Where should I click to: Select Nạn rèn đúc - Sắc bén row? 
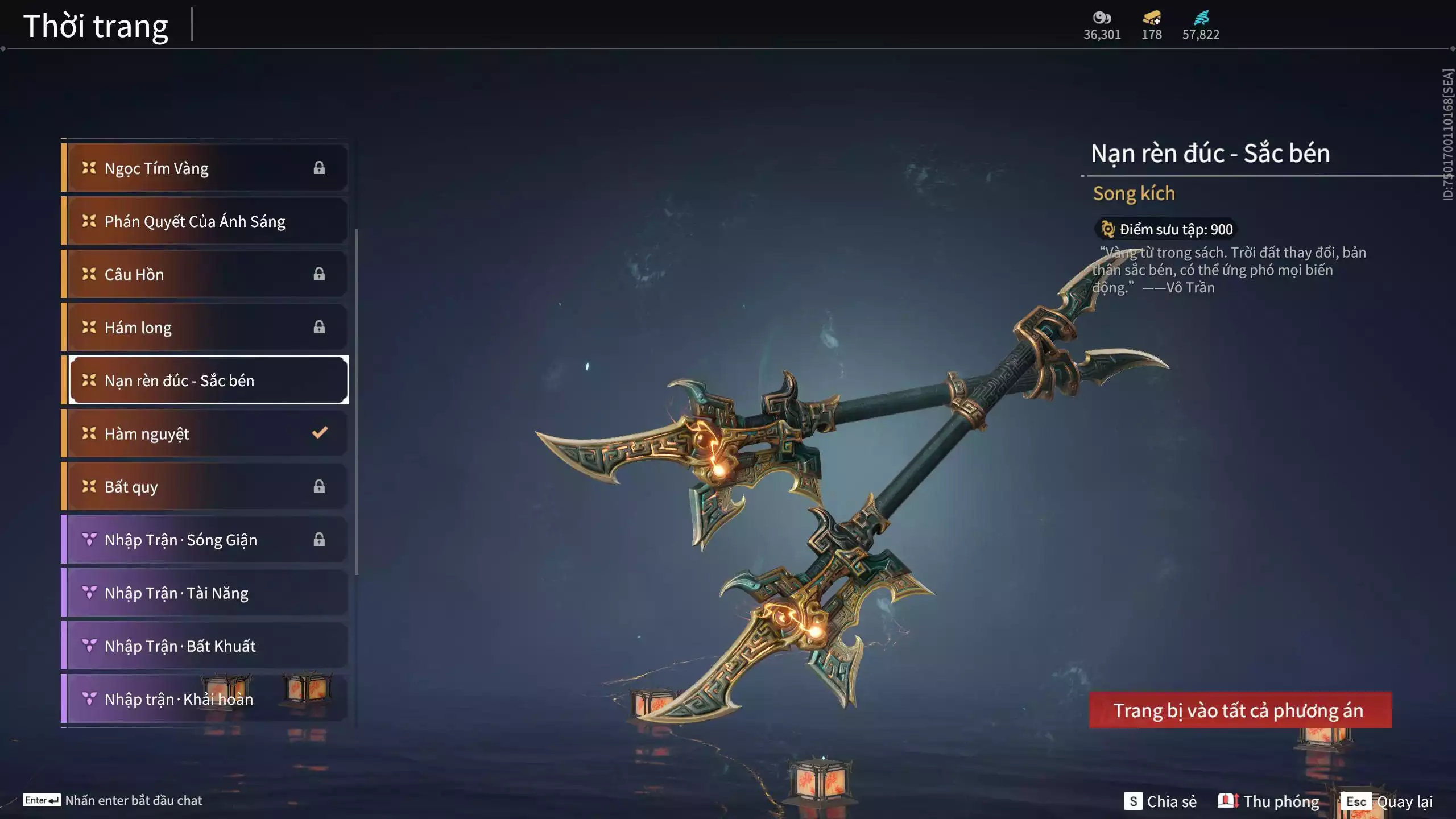(208, 380)
